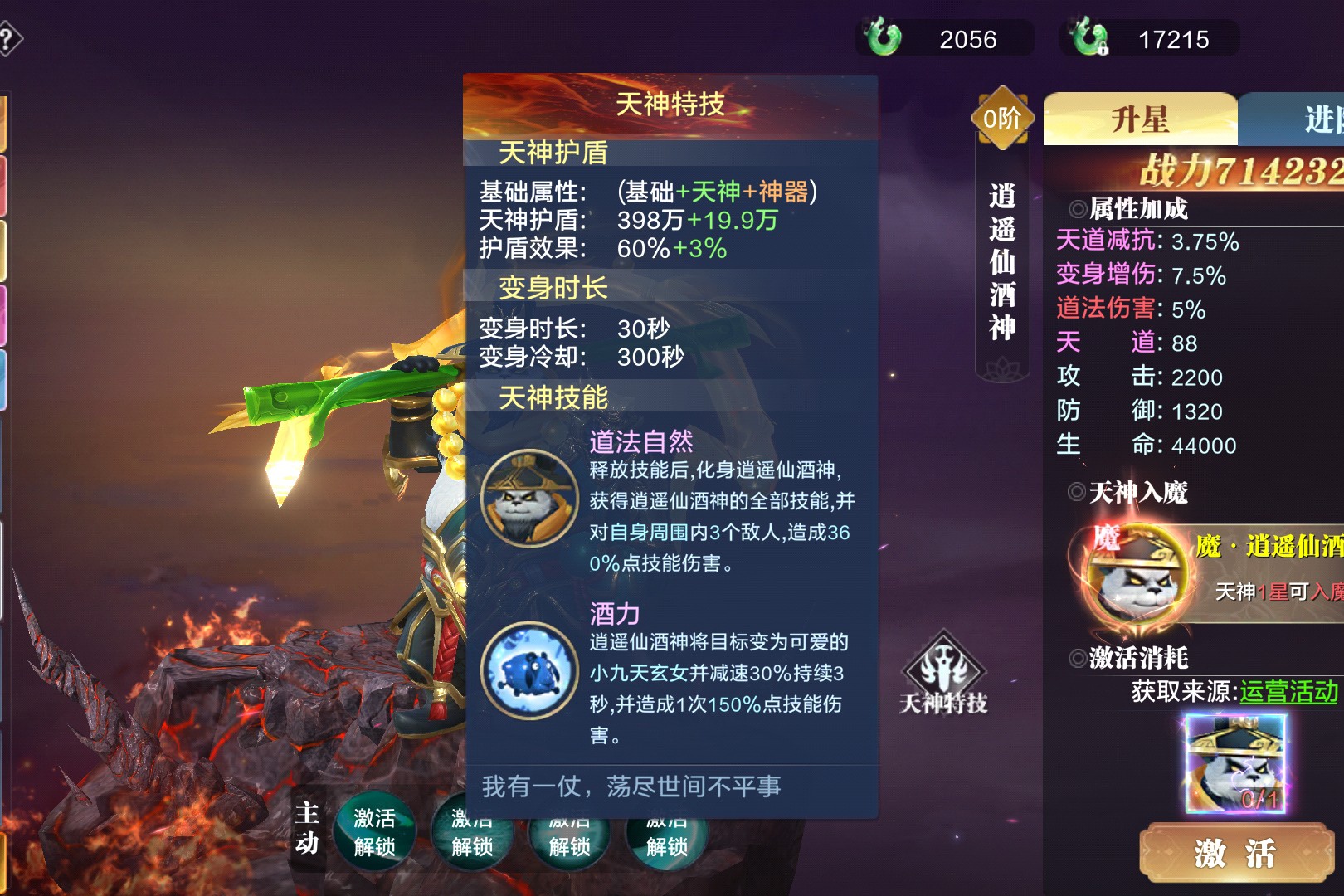Follow the 运营活动 source link
The width and height of the screenshot is (1344, 896).
tap(1288, 691)
